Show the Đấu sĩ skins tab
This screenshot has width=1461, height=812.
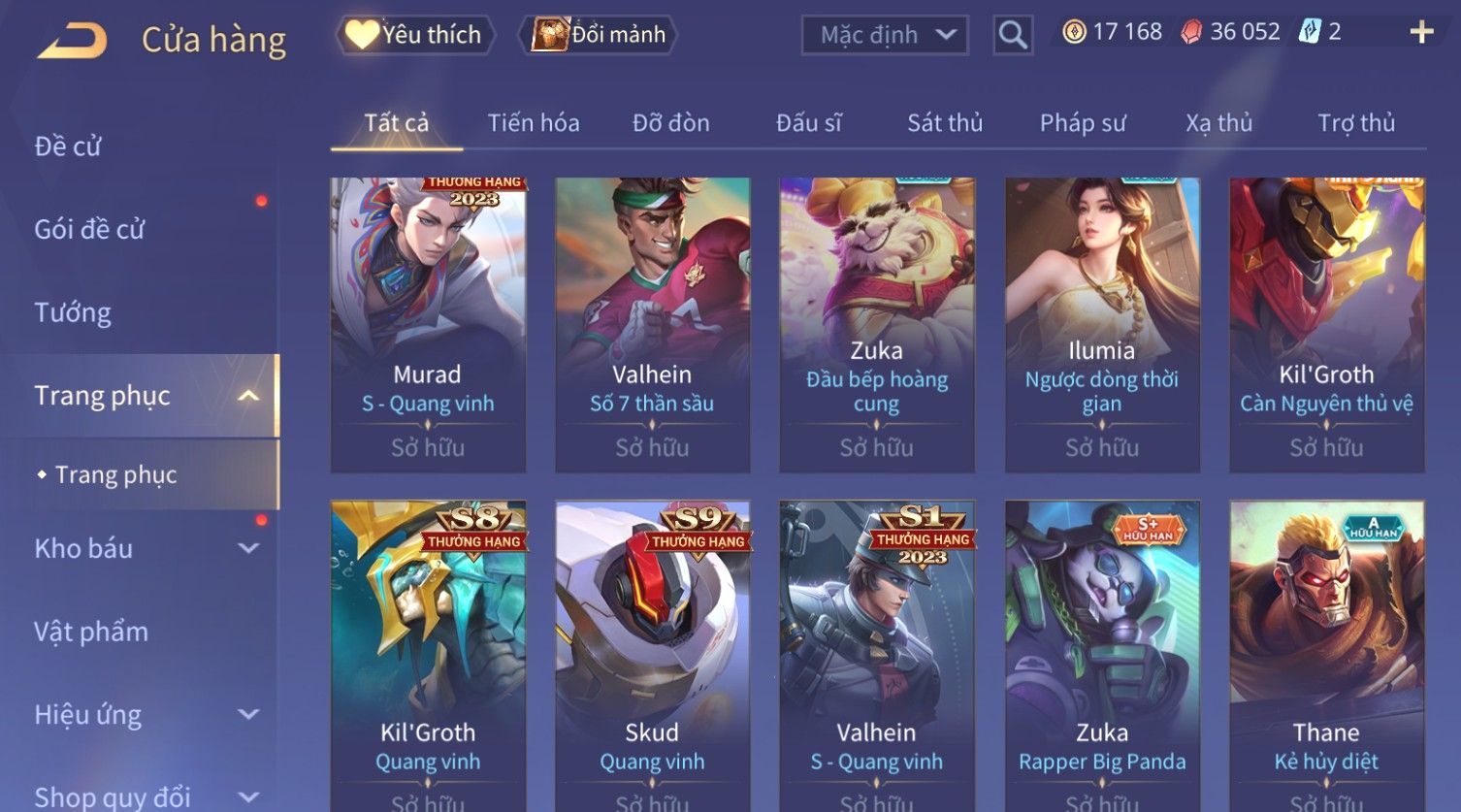pyautogui.click(x=808, y=123)
